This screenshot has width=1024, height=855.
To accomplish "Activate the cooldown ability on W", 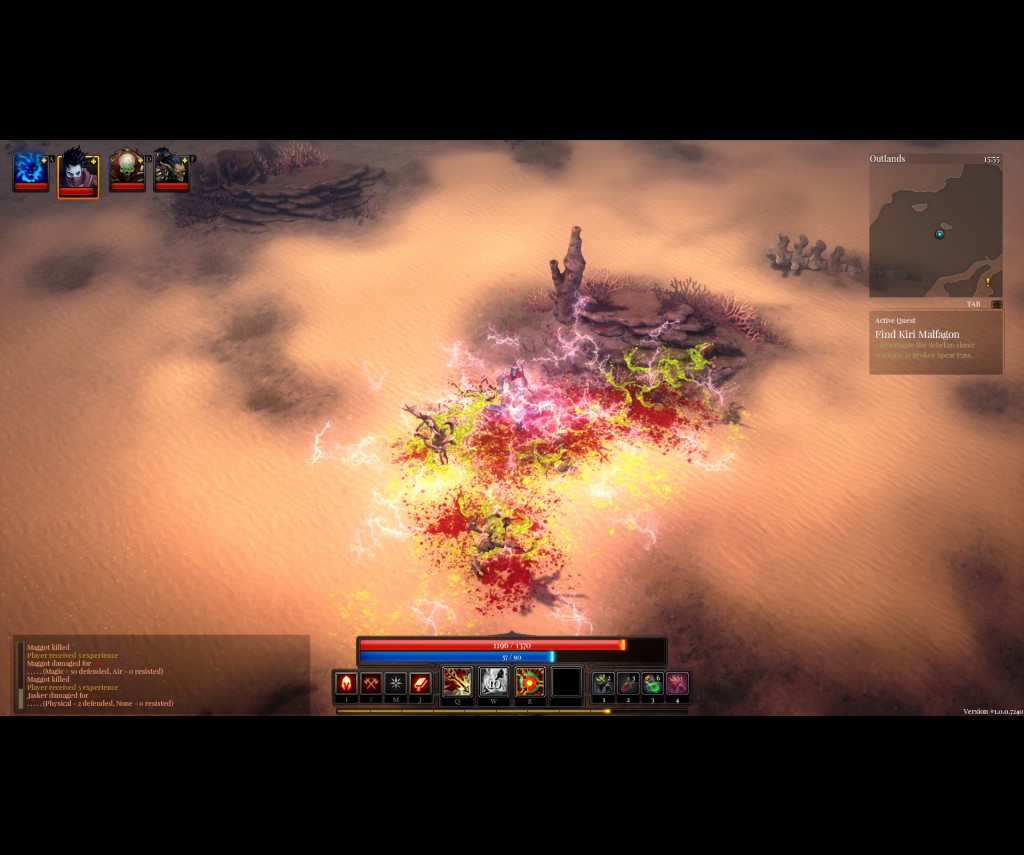I will click(494, 682).
